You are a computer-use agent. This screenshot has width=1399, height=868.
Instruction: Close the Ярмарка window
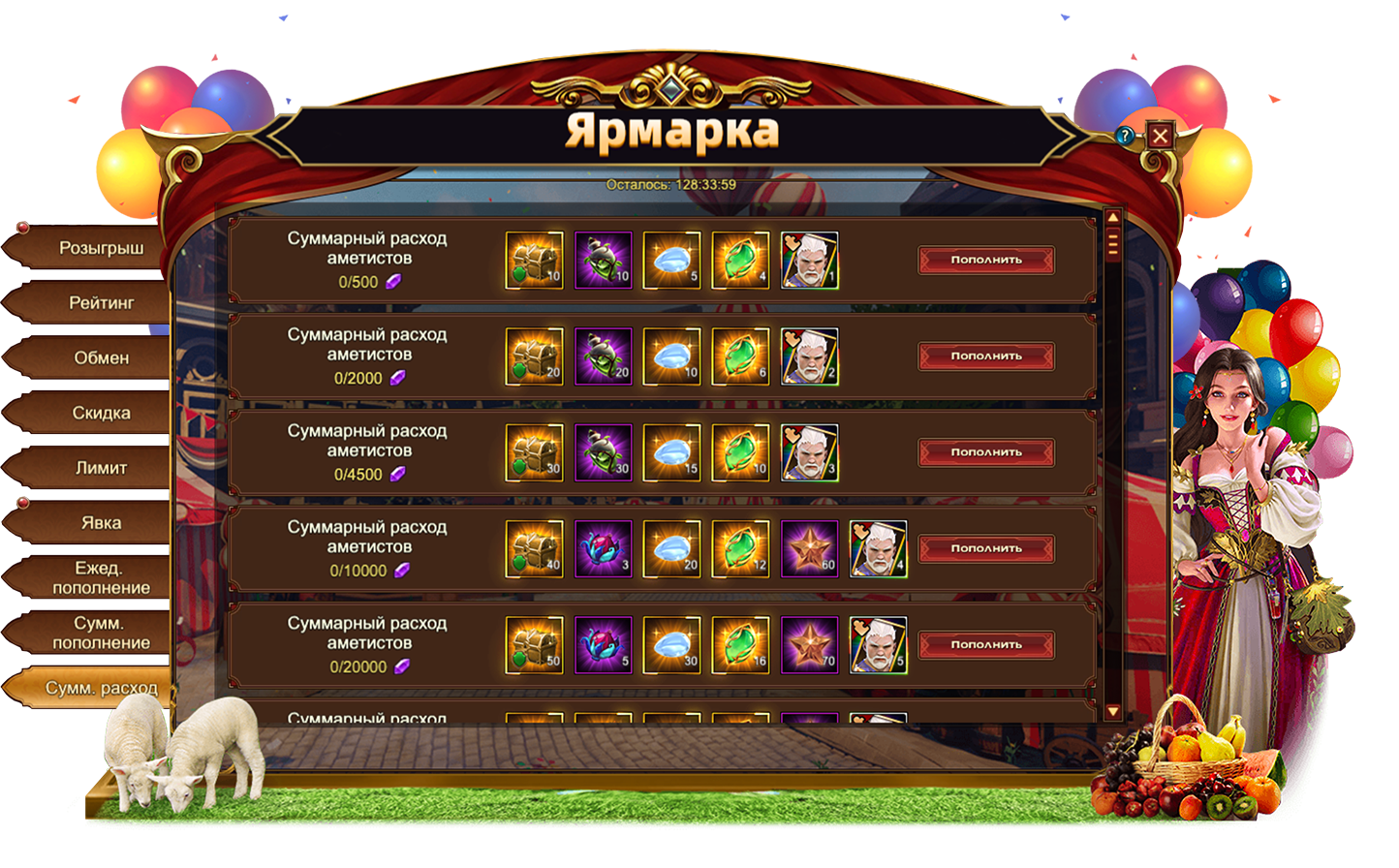point(1160,135)
